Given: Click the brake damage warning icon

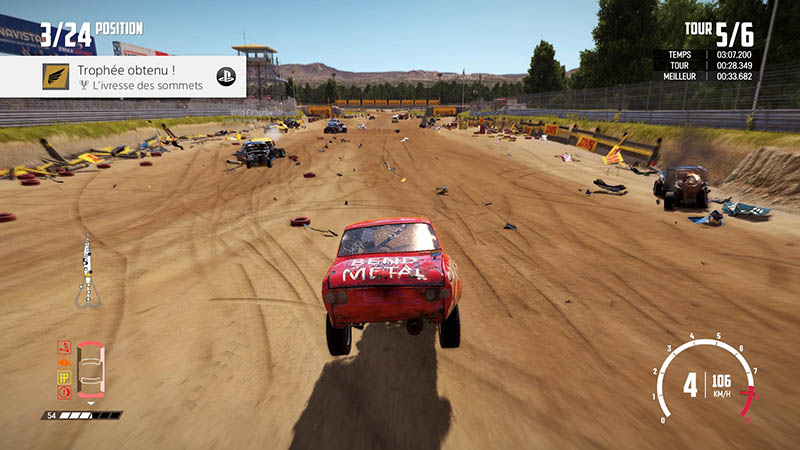Looking at the screenshot, I should [64, 391].
